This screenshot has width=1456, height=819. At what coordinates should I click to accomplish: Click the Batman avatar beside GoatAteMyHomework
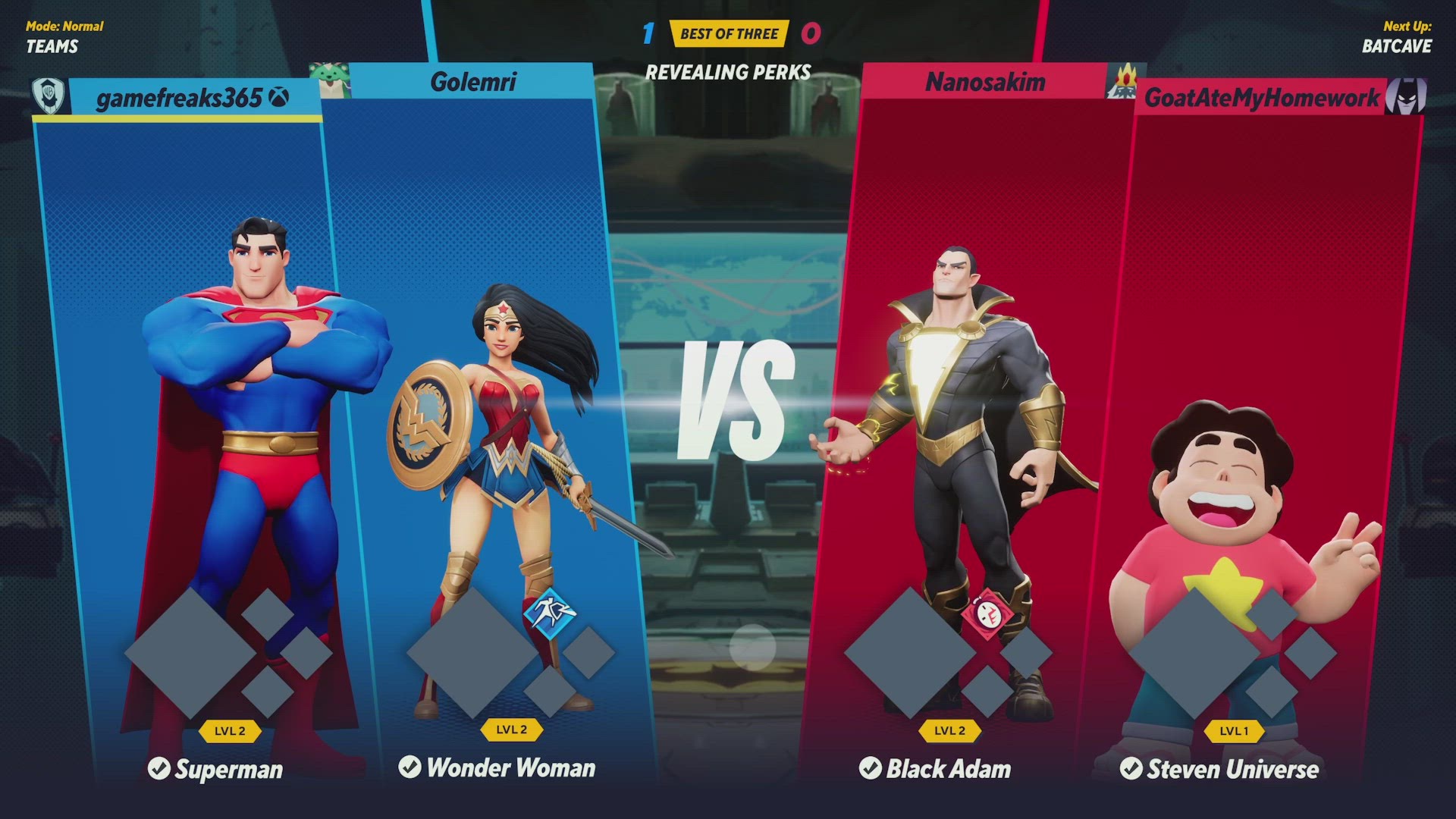[x=1405, y=96]
